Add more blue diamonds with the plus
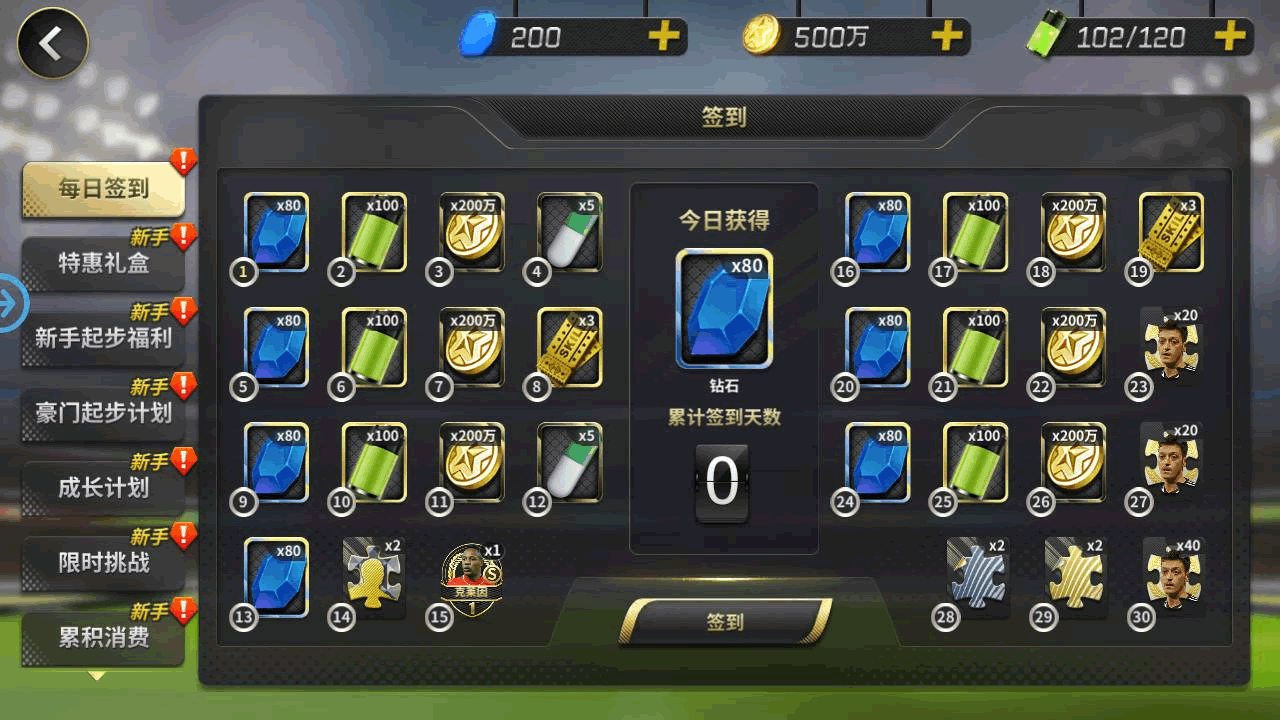1280x720 pixels. click(662, 38)
